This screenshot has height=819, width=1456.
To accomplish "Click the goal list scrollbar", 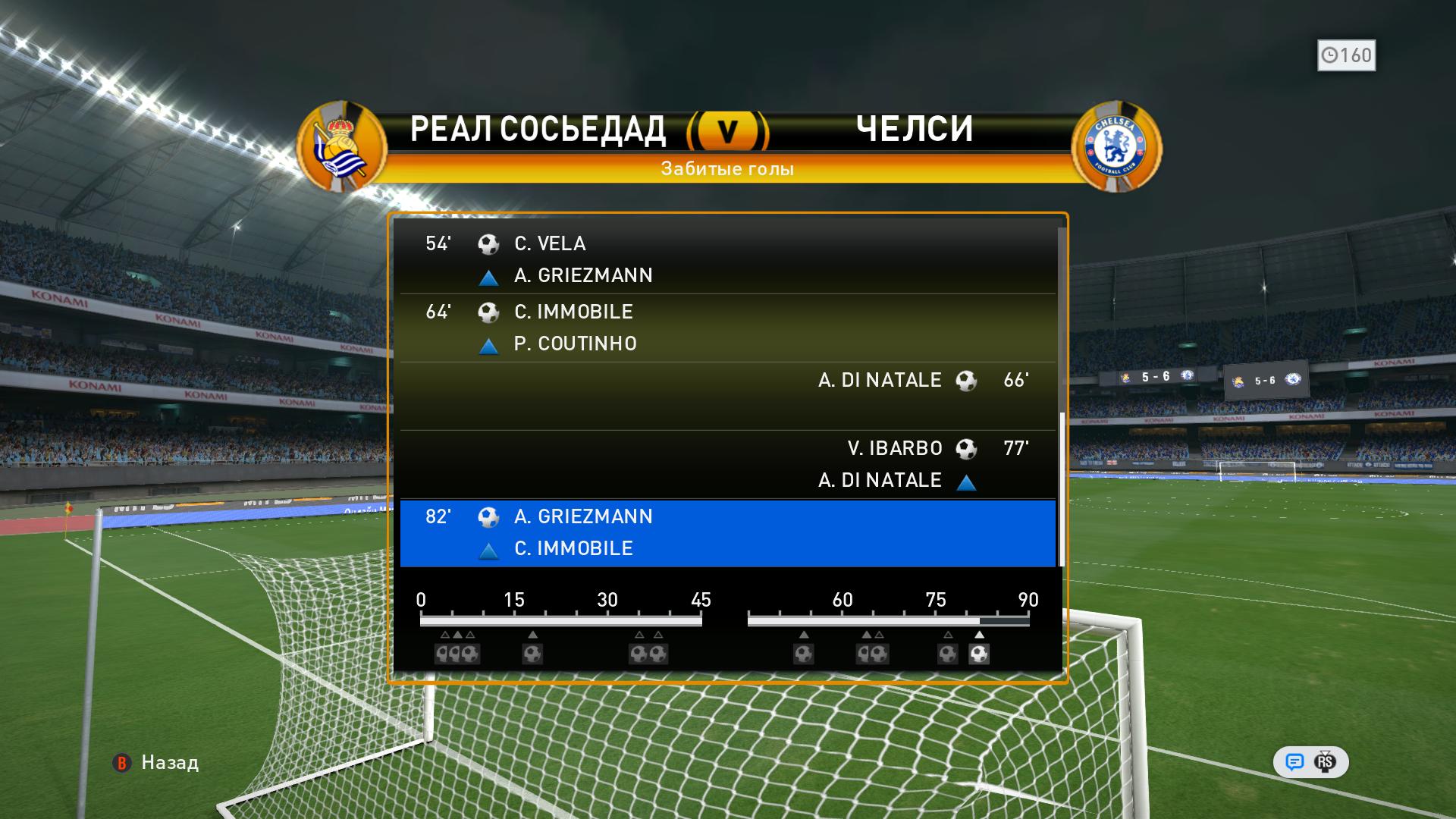I will [x=1062, y=489].
